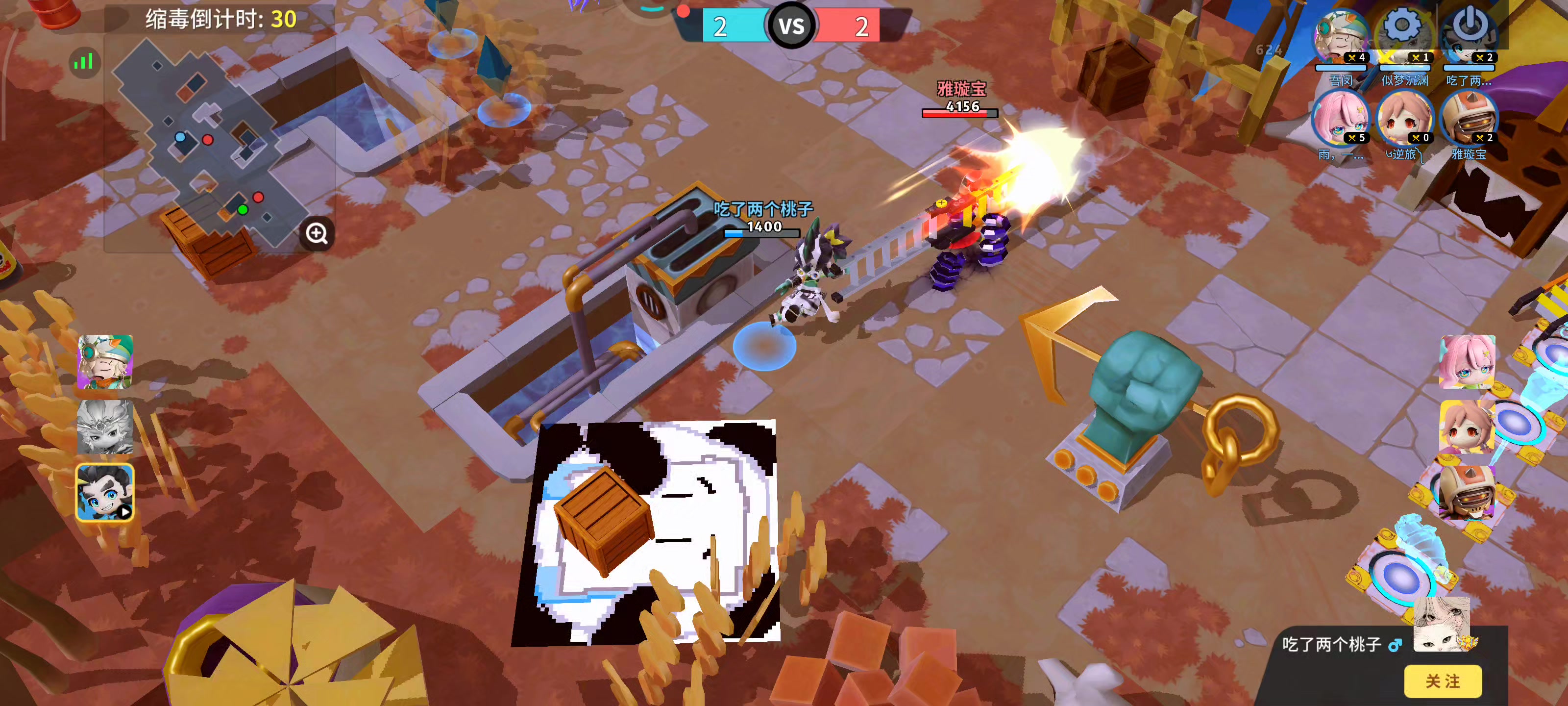Choose the greyed-out defeated character portrait

pyautogui.click(x=105, y=427)
